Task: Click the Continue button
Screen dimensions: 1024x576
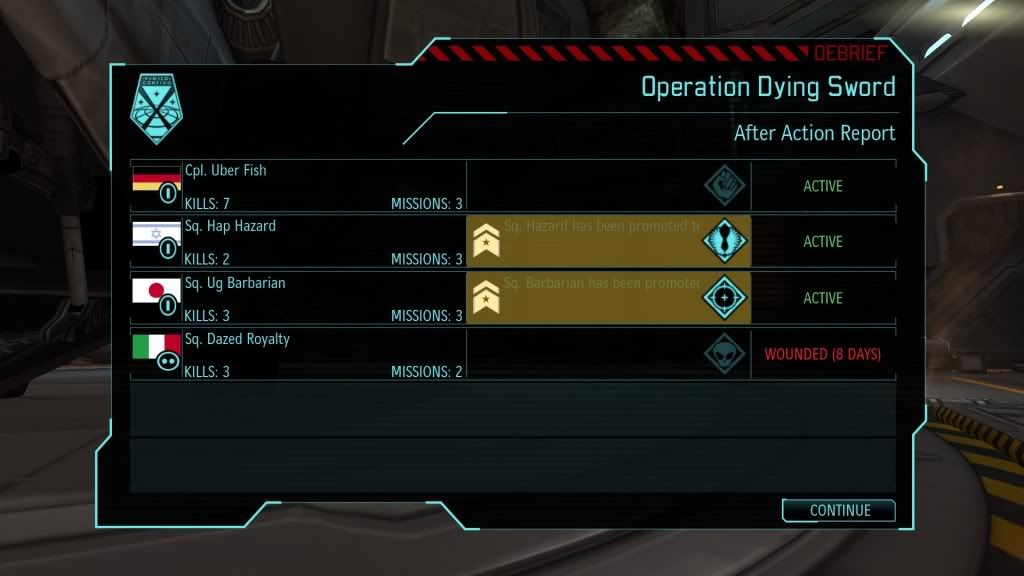Action: [838, 510]
